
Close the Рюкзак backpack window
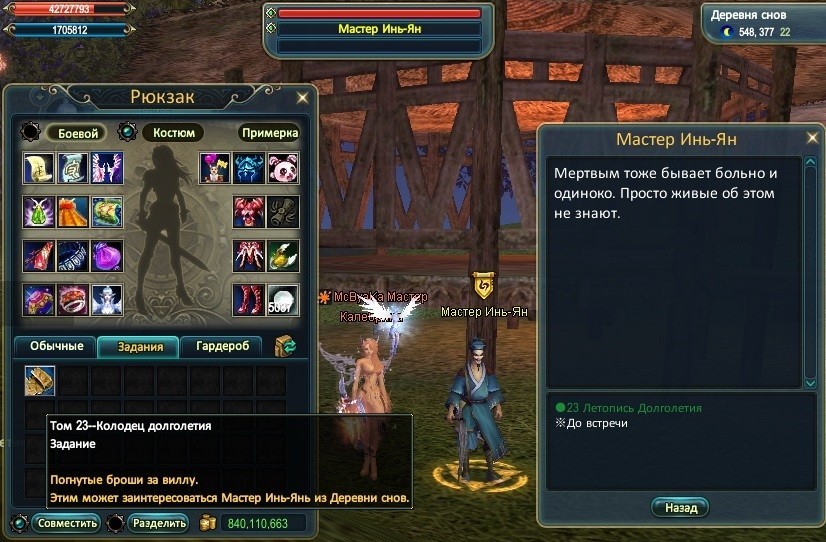(303, 98)
